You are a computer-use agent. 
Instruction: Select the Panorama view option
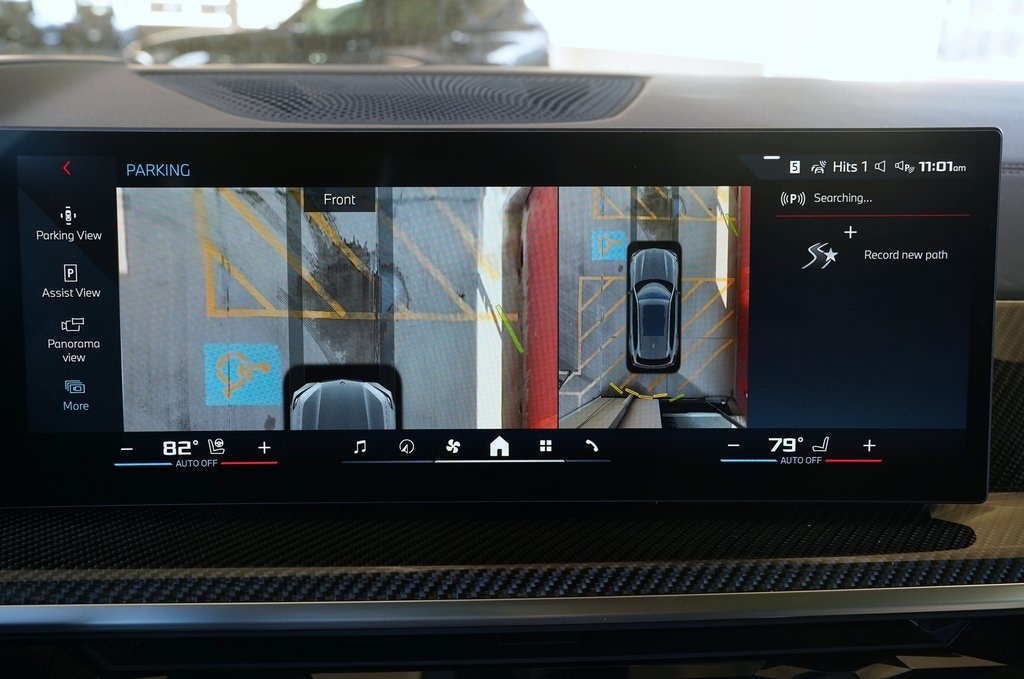click(x=73, y=339)
